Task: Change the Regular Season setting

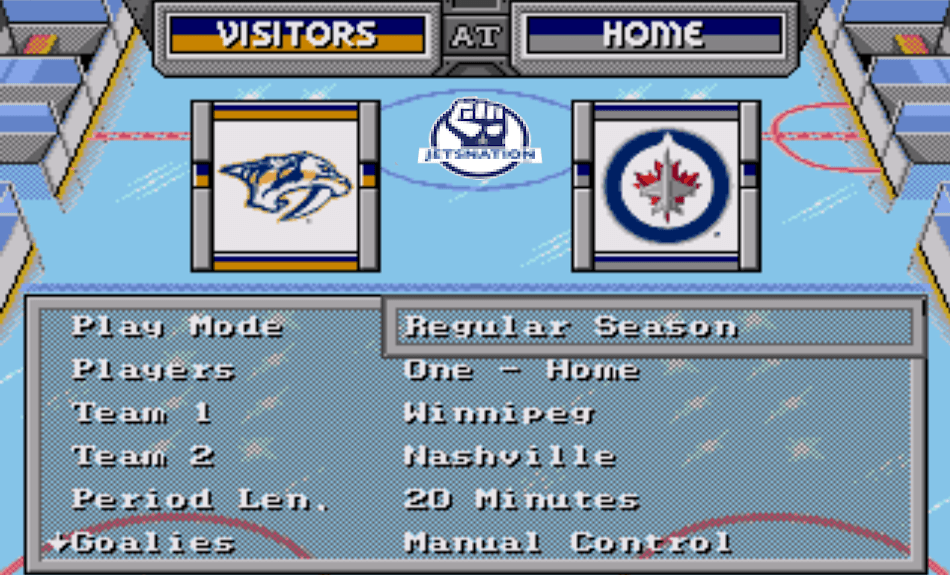Action: [x=571, y=326]
